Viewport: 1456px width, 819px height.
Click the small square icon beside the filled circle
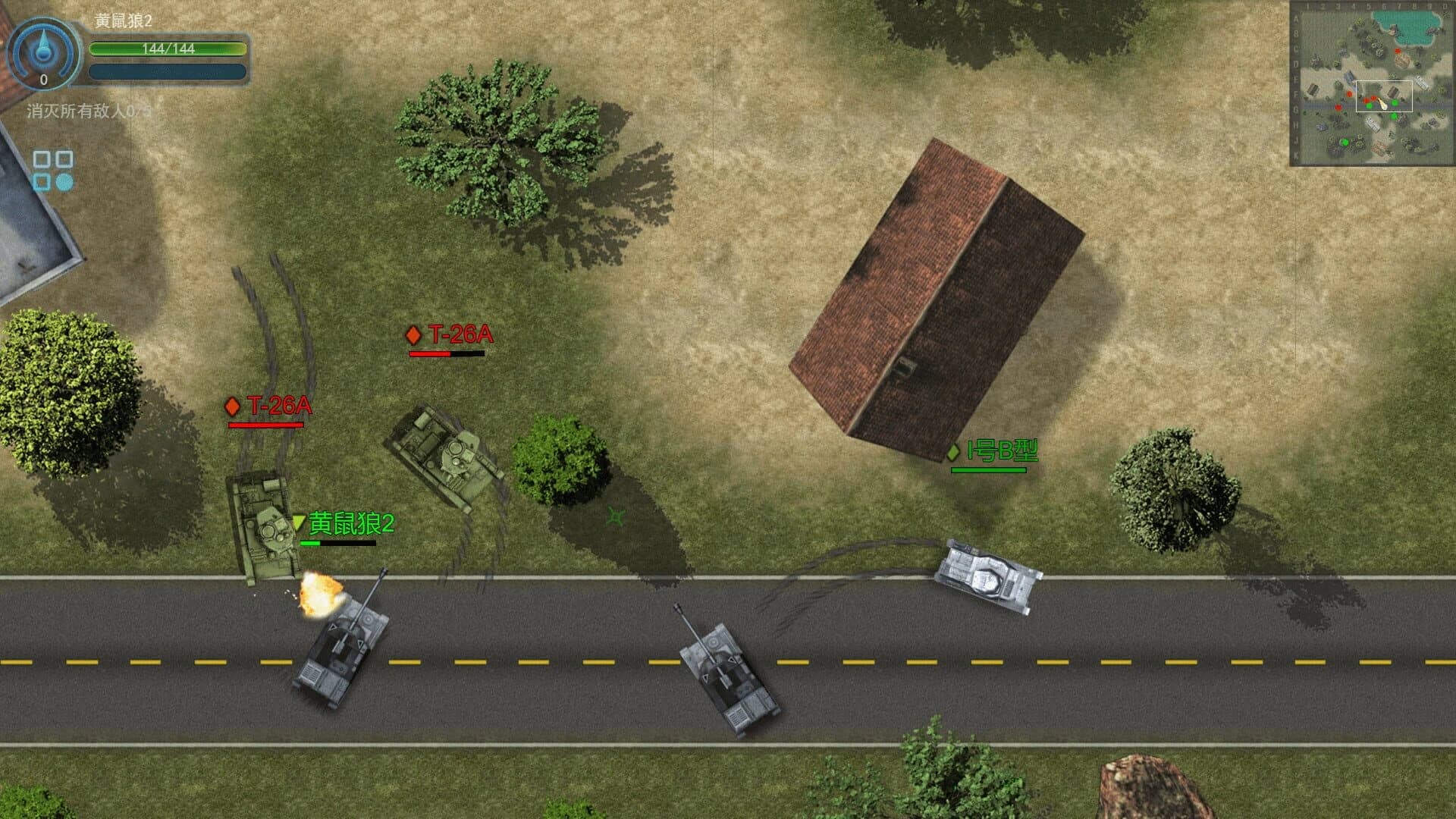(42, 182)
